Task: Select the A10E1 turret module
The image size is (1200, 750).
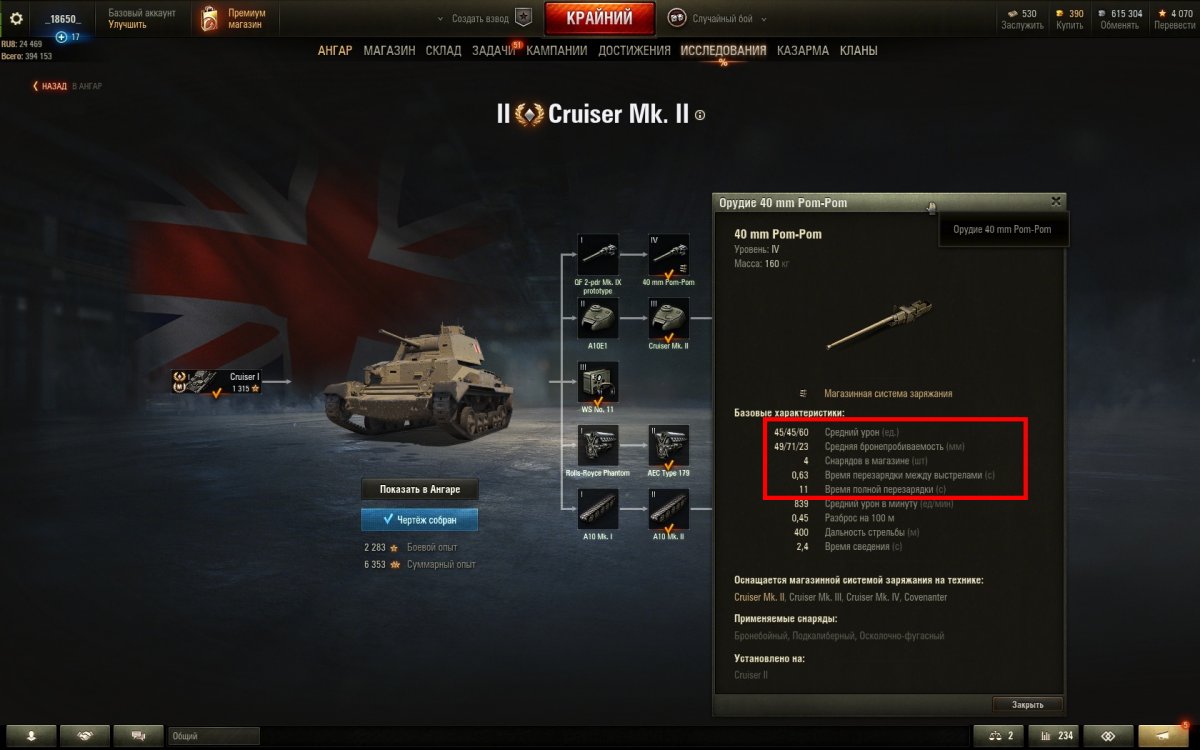Action: 598,318
